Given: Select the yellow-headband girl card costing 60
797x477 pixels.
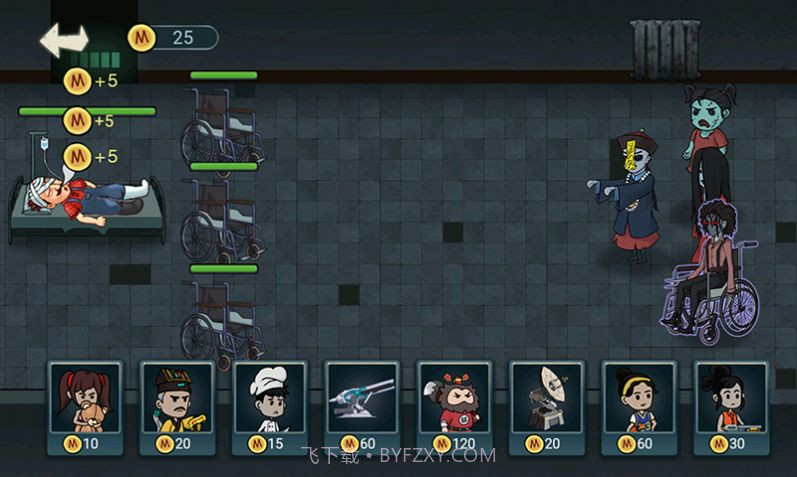Looking at the screenshot, I should tap(638, 407).
